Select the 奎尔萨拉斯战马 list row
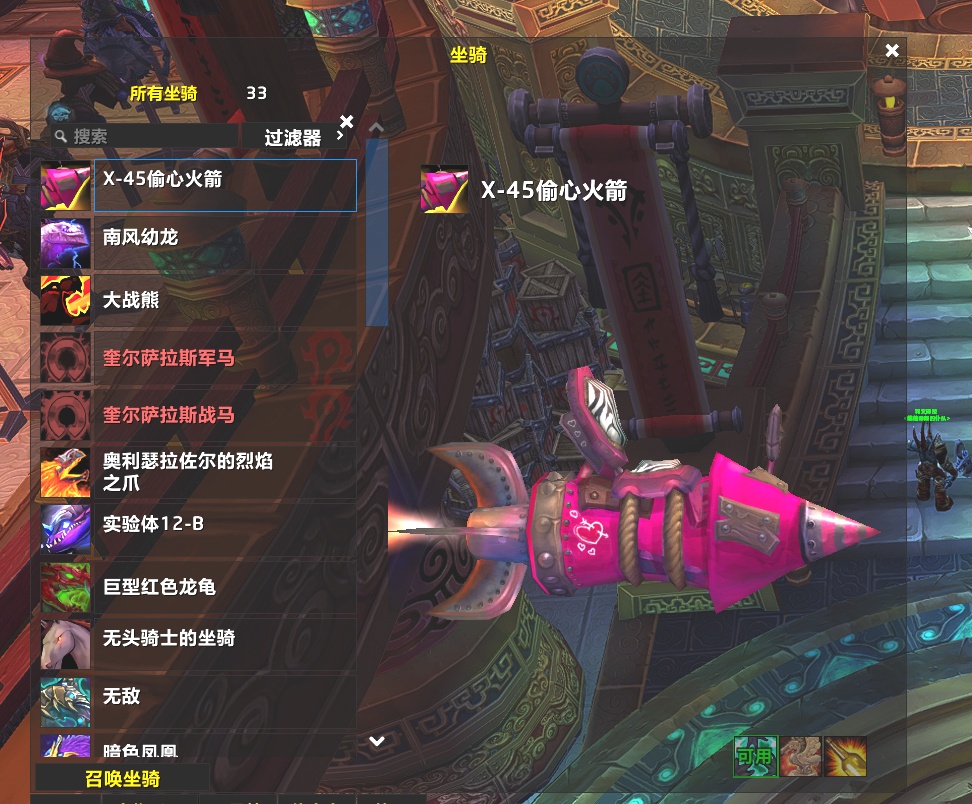This screenshot has height=804, width=972. tap(224, 415)
